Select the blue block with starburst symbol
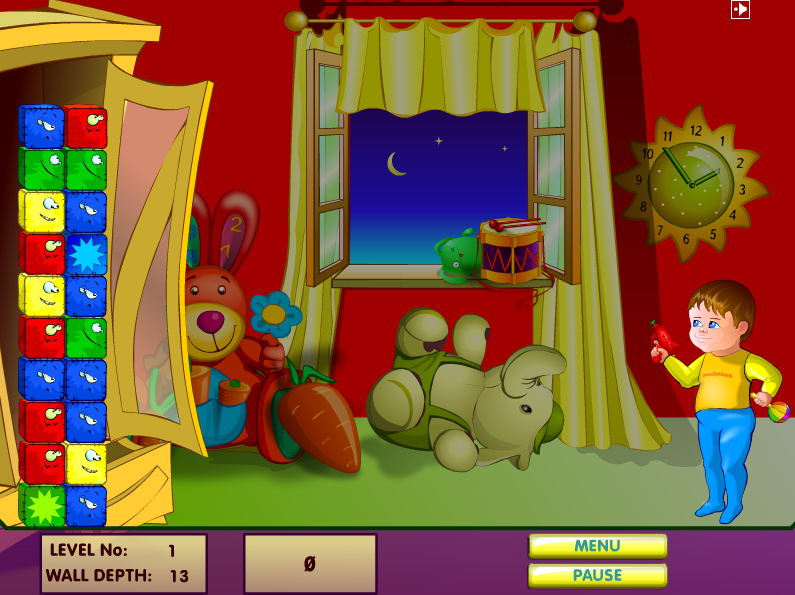The image size is (795, 595). [86, 254]
